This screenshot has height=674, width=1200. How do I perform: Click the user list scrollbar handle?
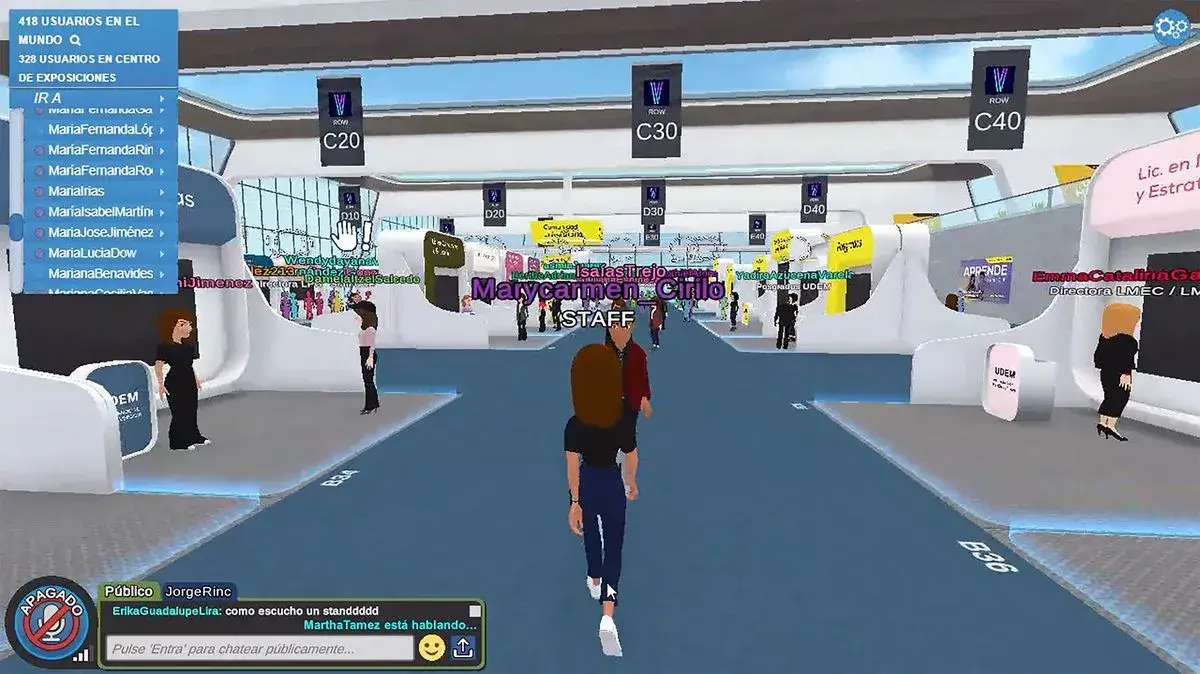point(16,226)
